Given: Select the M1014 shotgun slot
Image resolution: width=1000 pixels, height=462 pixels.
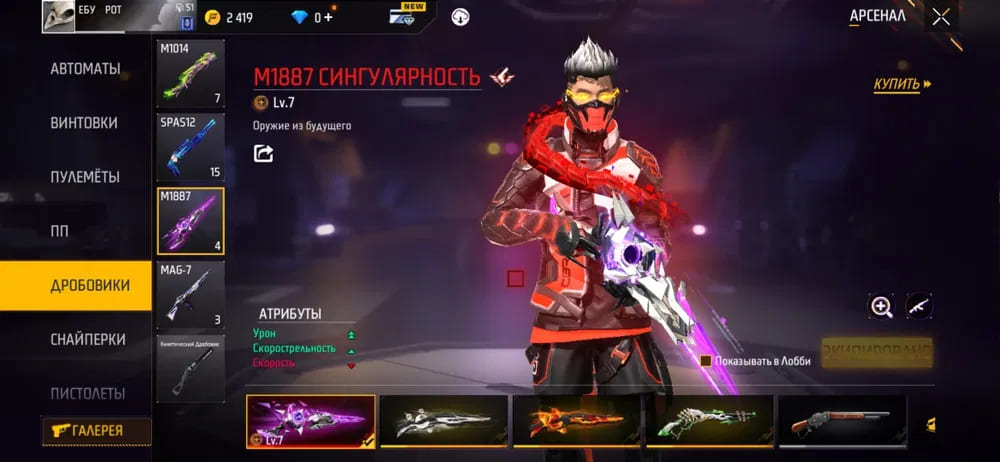Looking at the screenshot, I should click(191, 74).
